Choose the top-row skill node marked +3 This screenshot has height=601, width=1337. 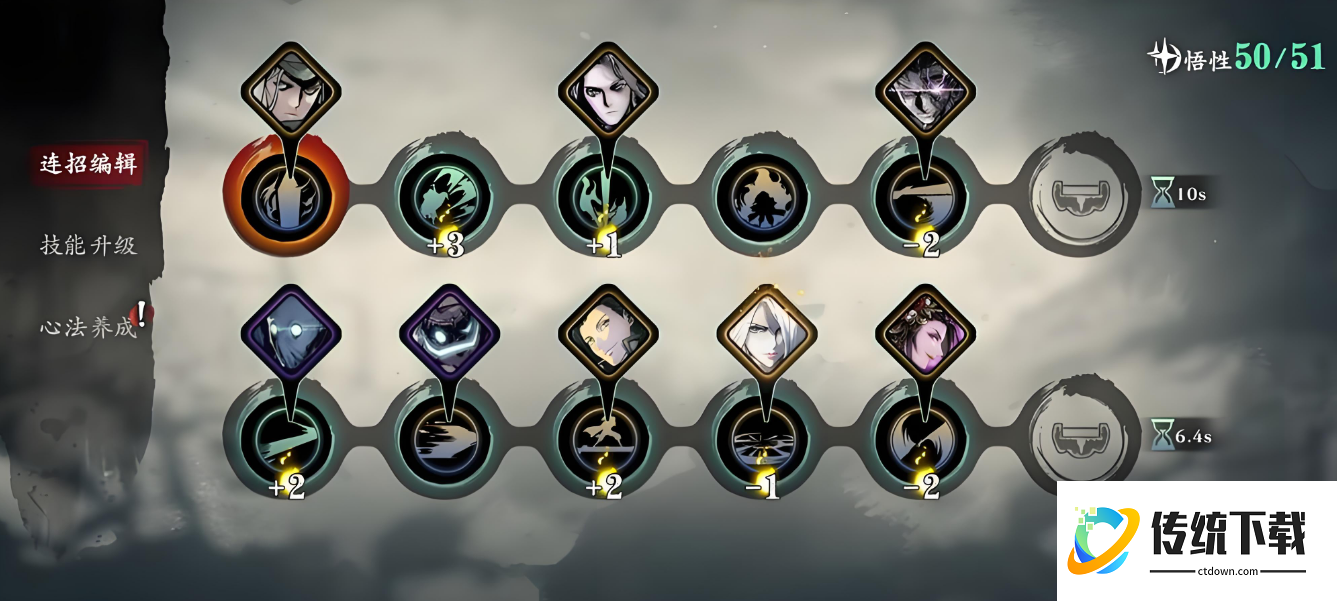click(x=445, y=195)
